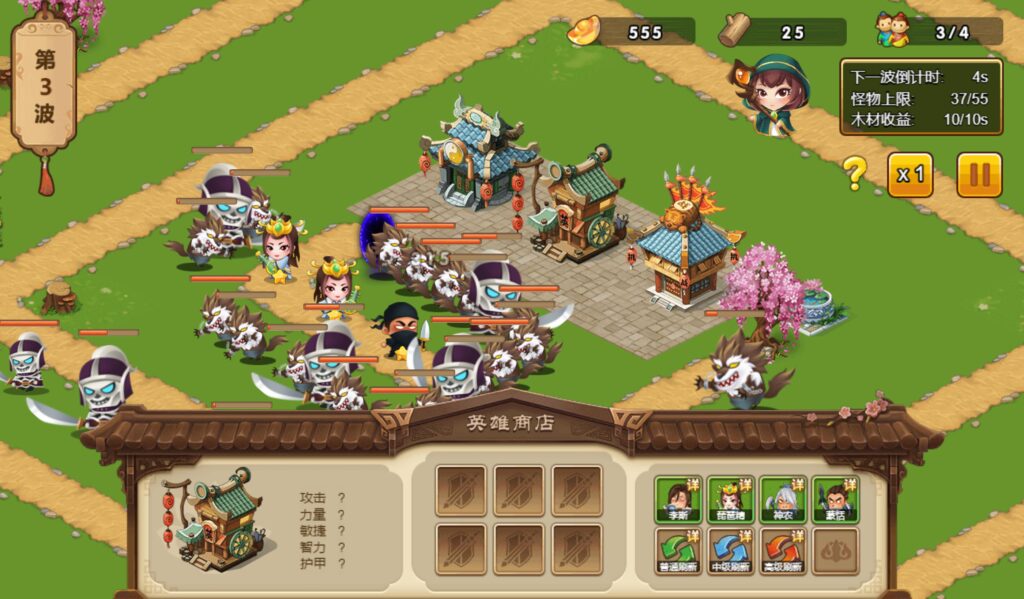
Task: Pause the game with the orange button
Action: click(979, 175)
